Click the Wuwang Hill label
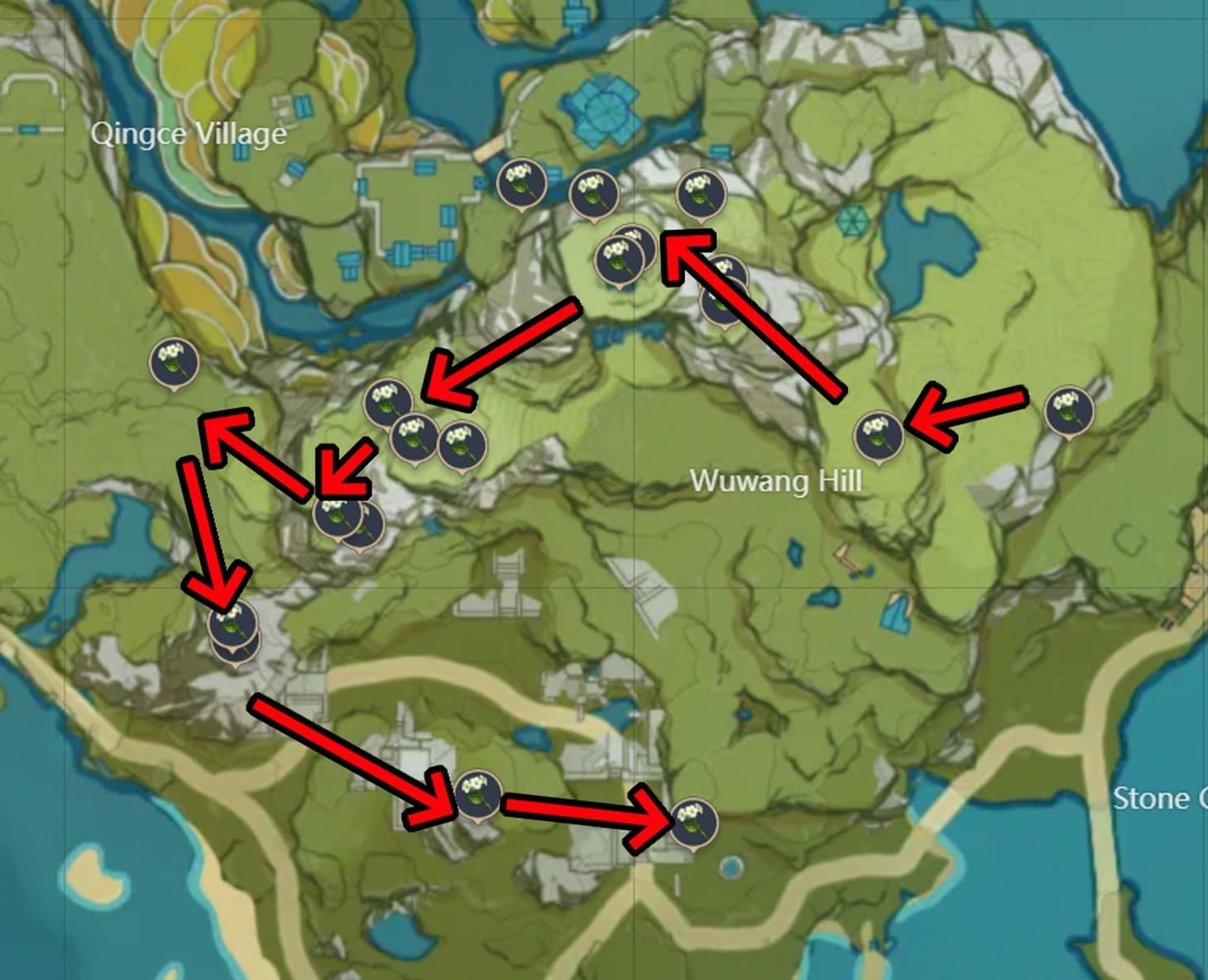The width and height of the screenshot is (1208, 980). click(x=778, y=478)
